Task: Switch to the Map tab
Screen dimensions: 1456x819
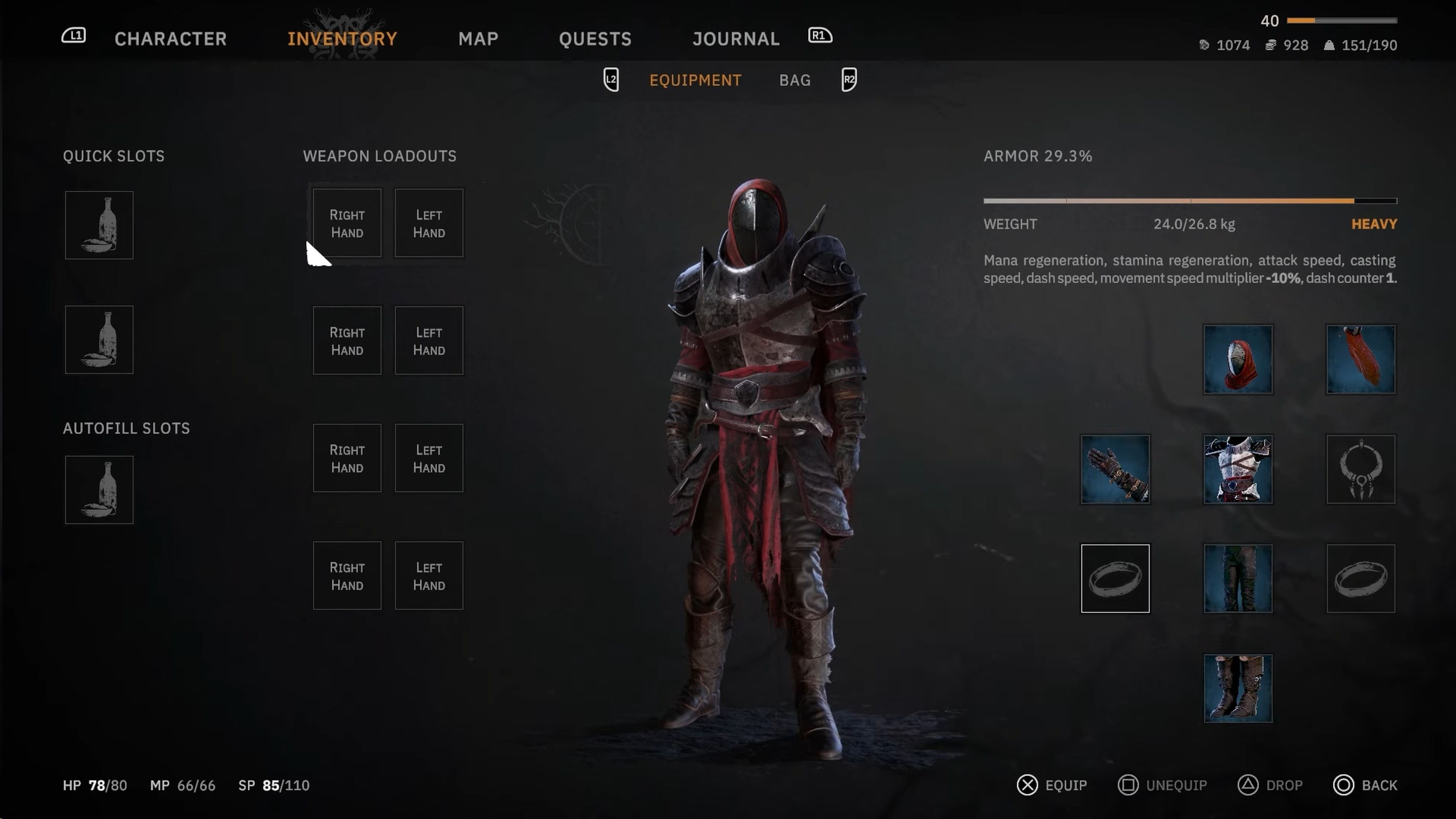Action: (x=478, y=38)
